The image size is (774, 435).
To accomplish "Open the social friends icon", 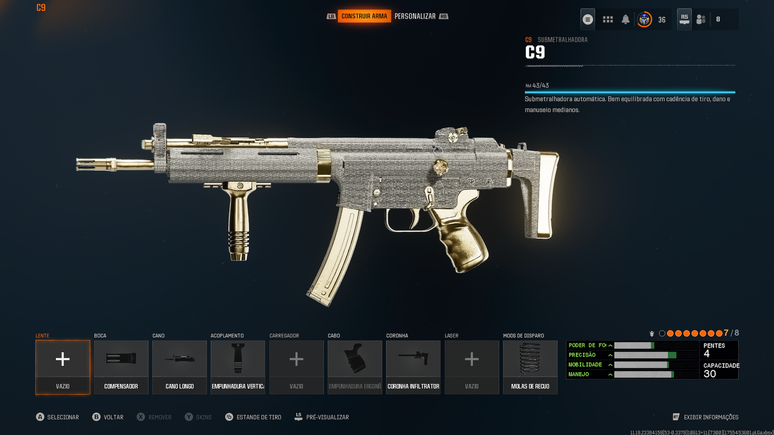I will pos(701,19).
